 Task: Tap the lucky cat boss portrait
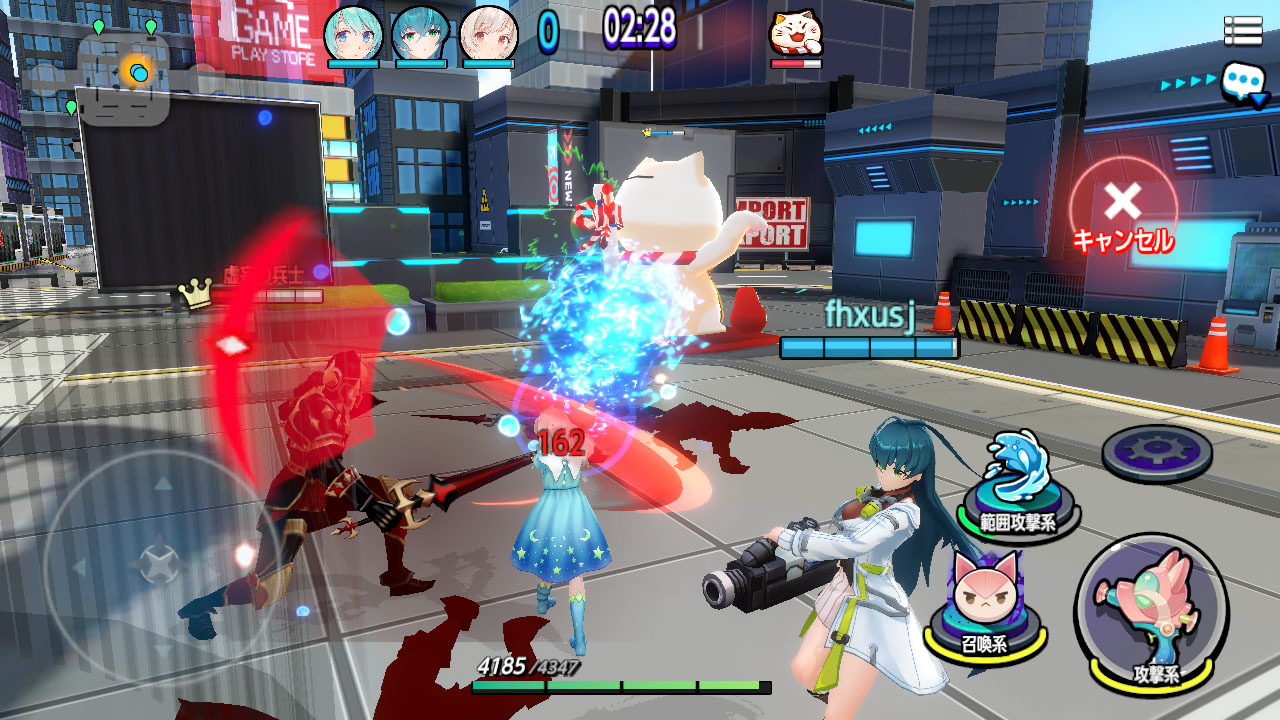coord(795,34)
